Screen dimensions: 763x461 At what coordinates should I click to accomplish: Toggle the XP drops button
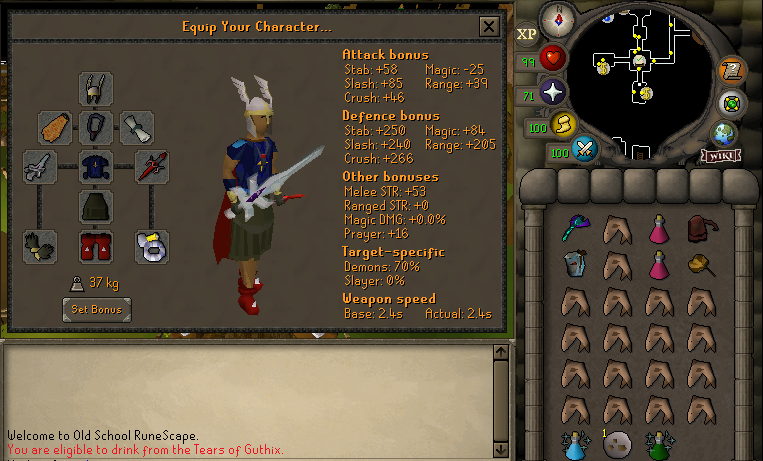point(527,34)
